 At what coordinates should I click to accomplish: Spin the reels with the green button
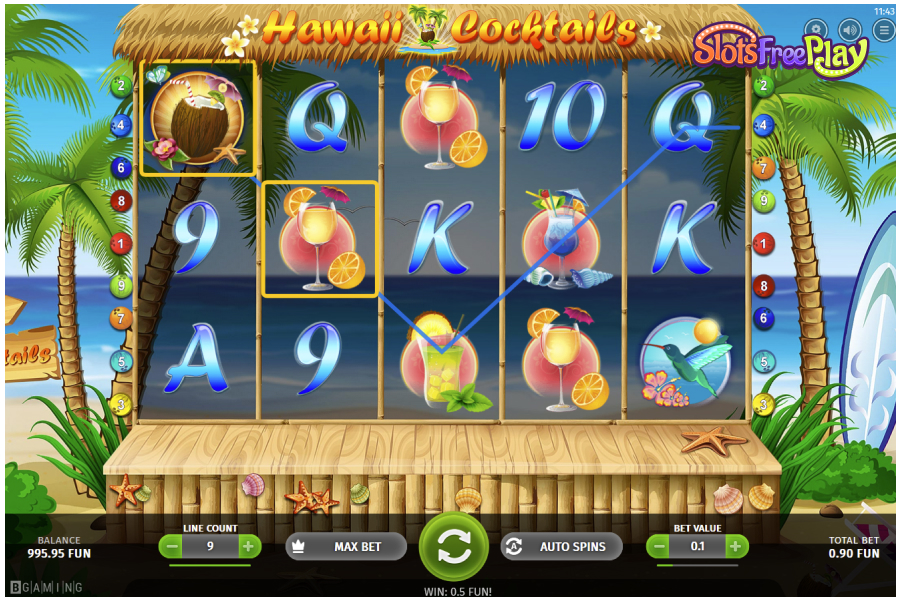pos(453,546)
